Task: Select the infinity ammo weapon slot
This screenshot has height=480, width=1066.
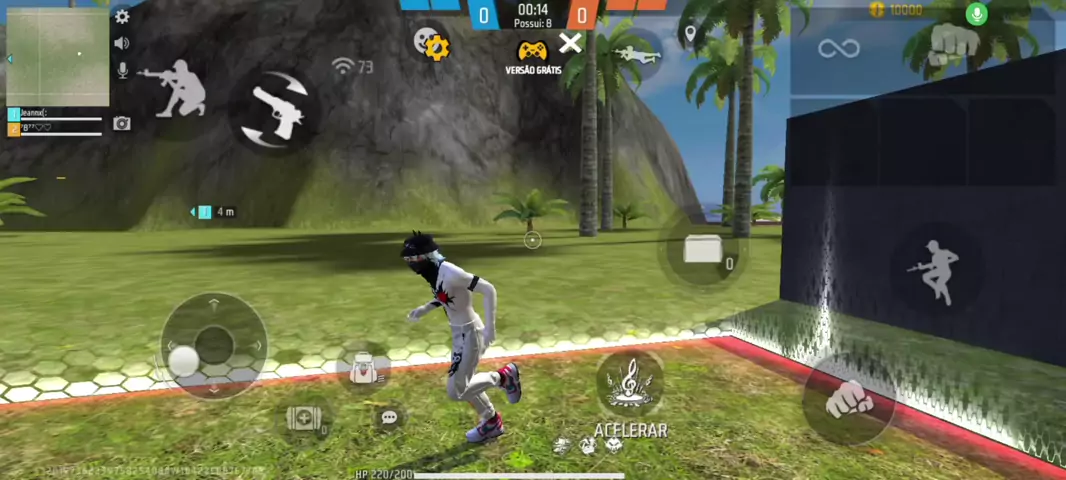Action: tap(838, 48)
